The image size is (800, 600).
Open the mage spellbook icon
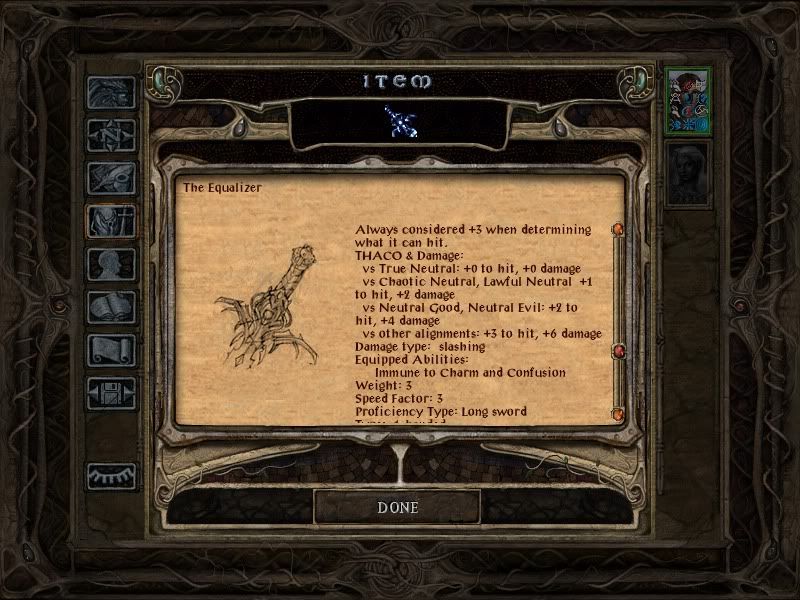(x=110, y=308)
